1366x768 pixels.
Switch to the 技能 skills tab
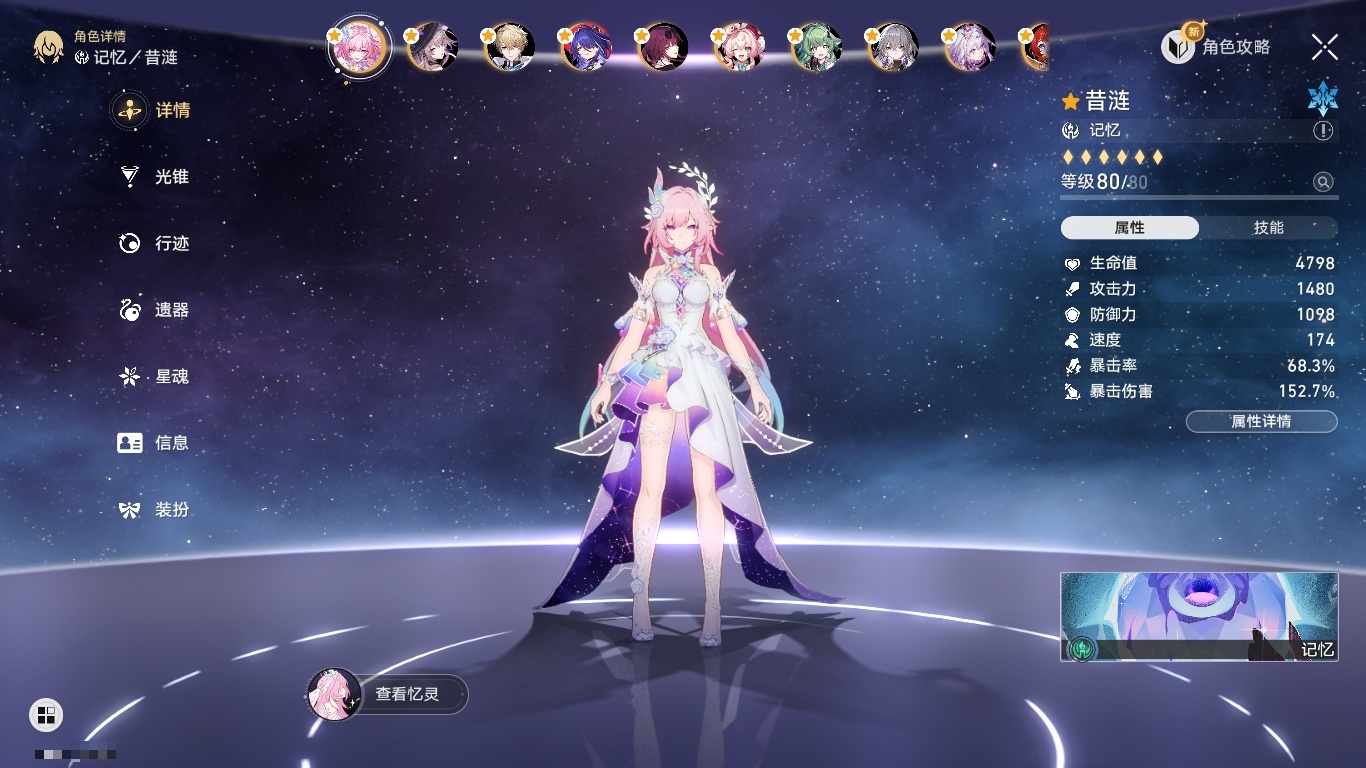point(1268,228)
